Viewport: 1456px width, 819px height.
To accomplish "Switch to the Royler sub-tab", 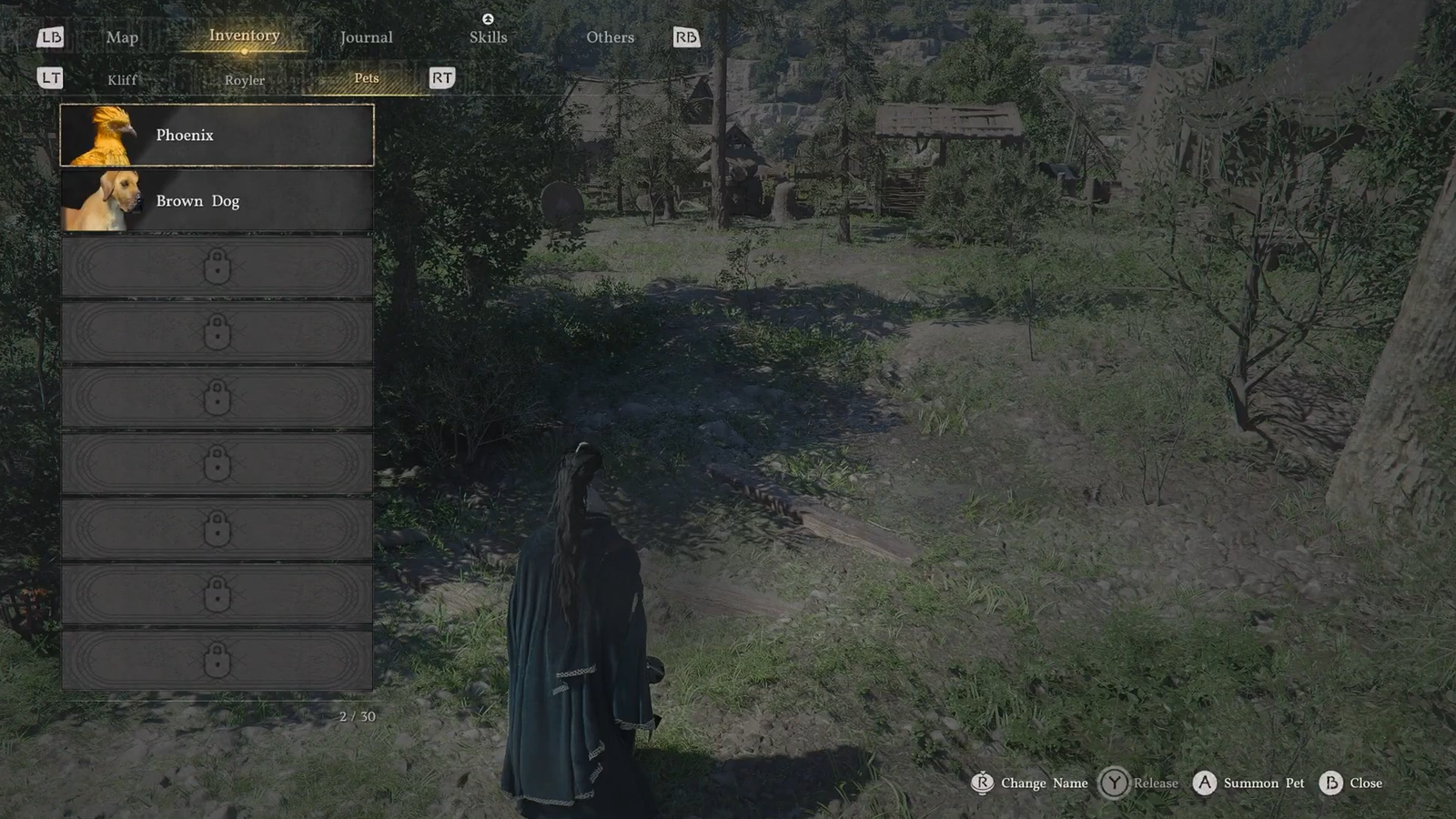I will click(x=243, y=80).
